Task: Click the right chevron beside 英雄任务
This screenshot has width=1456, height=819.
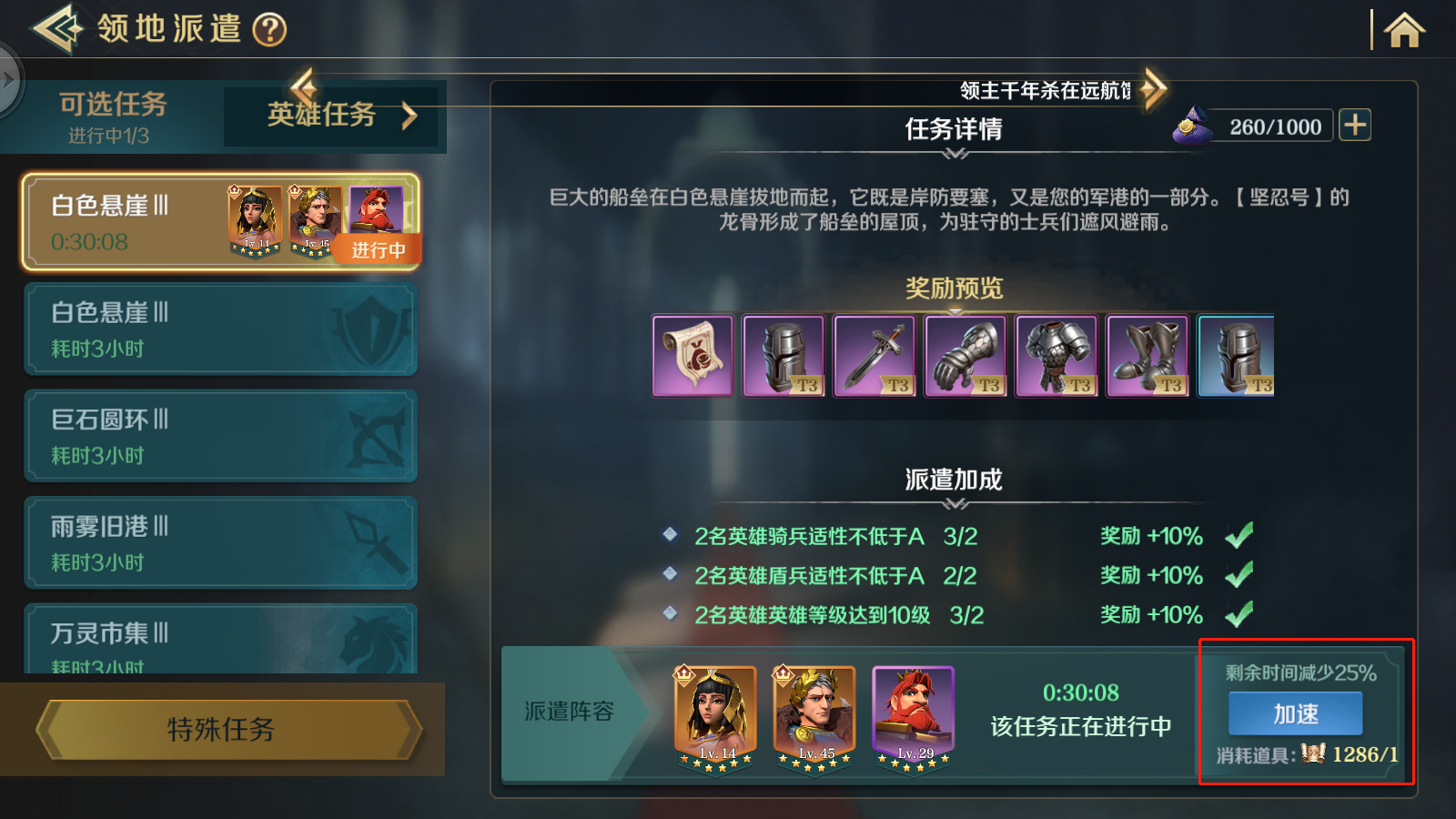Action: (x=411, y=116)
